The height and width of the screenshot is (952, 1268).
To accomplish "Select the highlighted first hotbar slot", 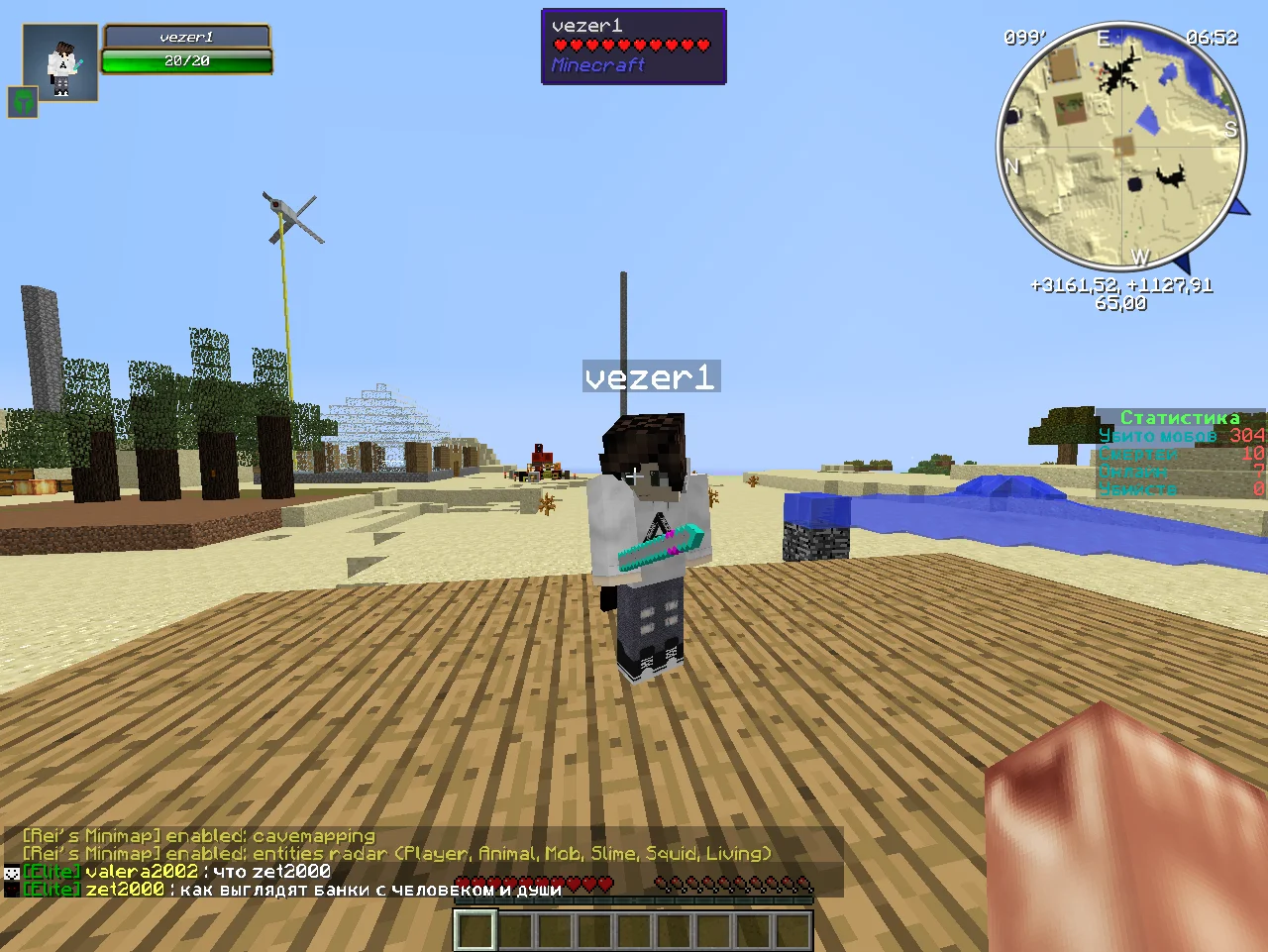I will pos(475,931).
